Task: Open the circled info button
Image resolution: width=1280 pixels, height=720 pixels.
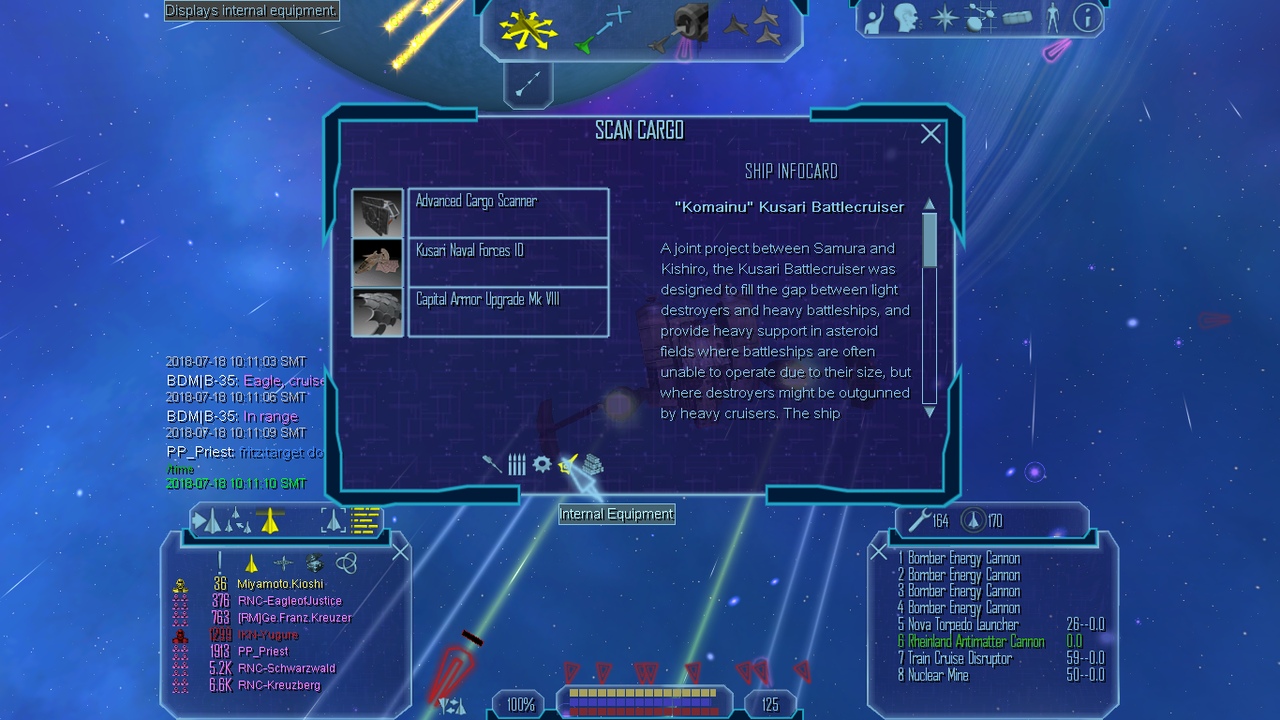Action: pyautogui.click(x=1087, y=17)
